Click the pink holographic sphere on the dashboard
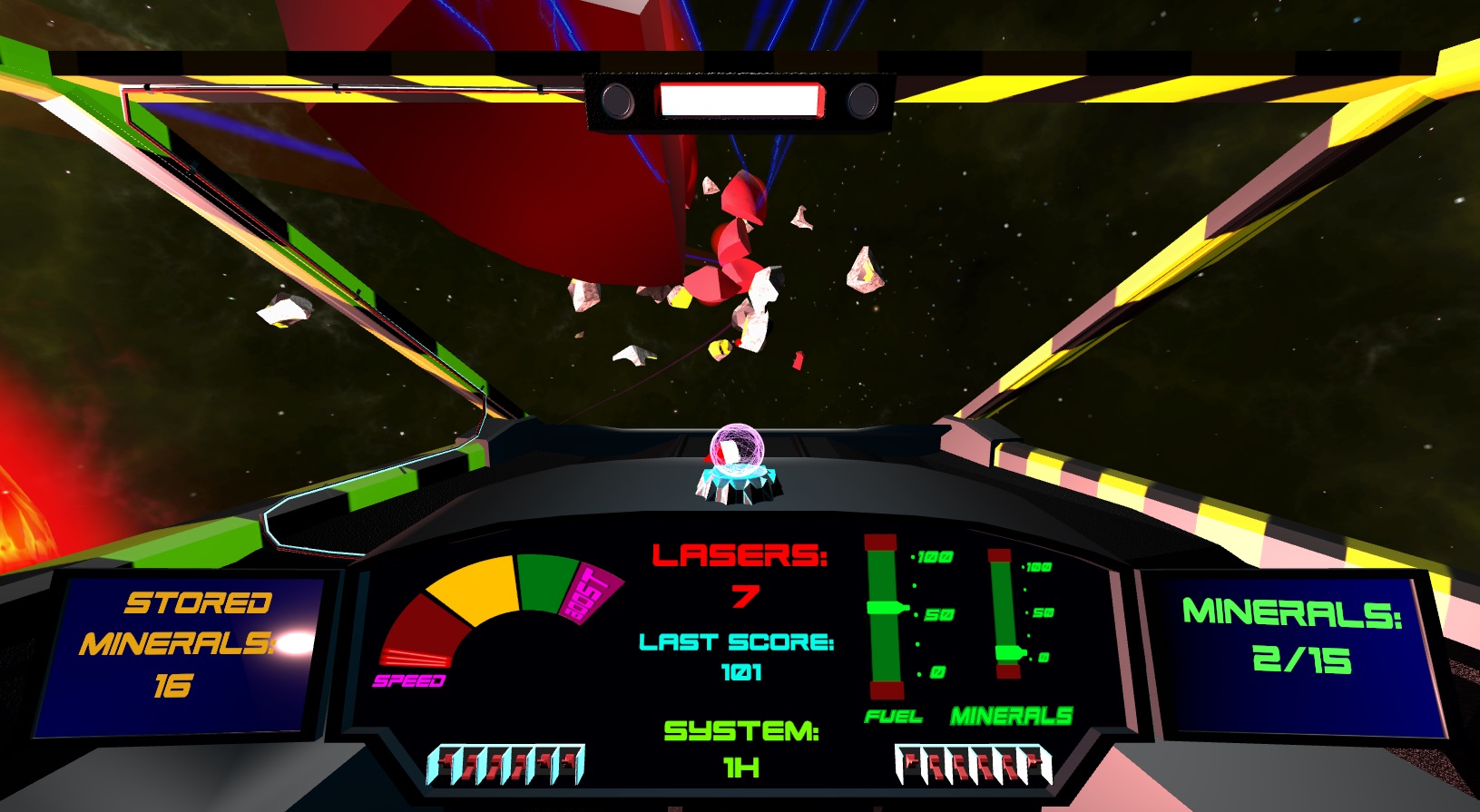Screen dimensions: 1480x812 (737, 451)
